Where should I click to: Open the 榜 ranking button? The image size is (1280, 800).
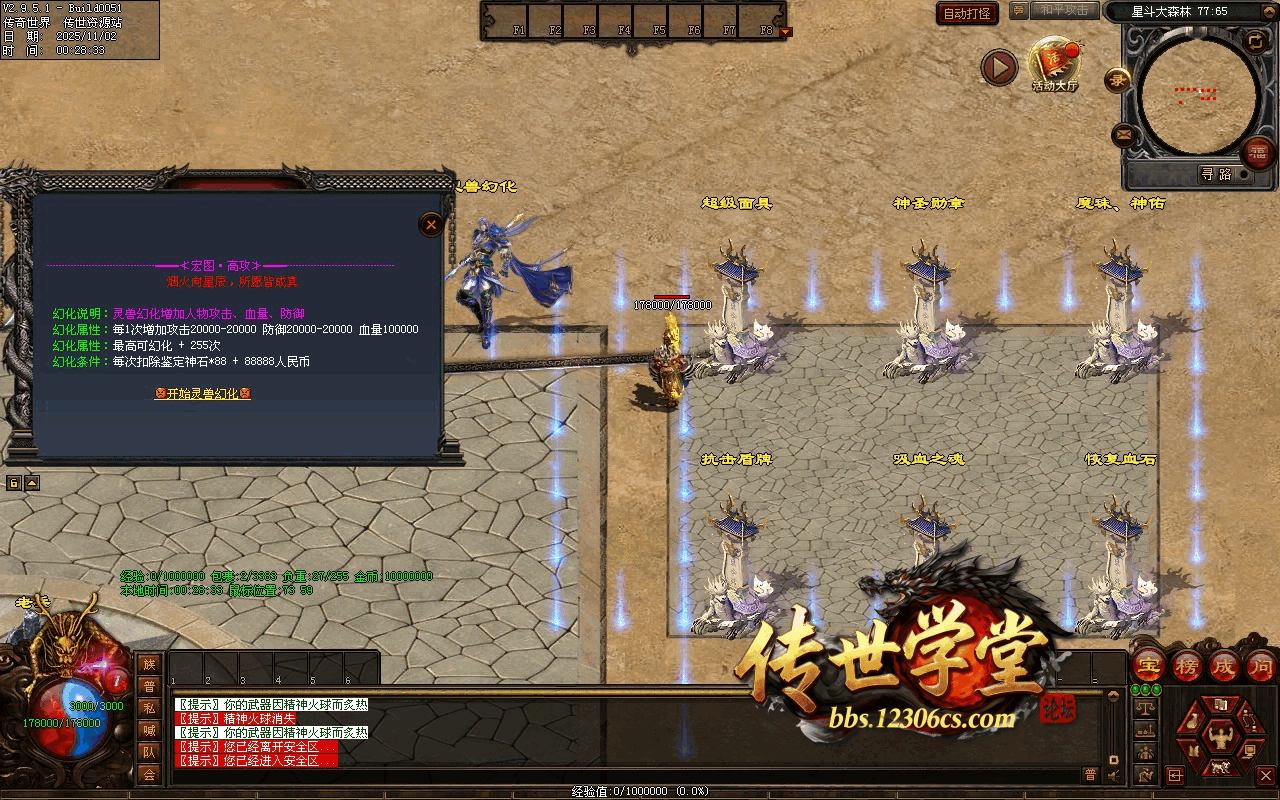(1187, 667)
